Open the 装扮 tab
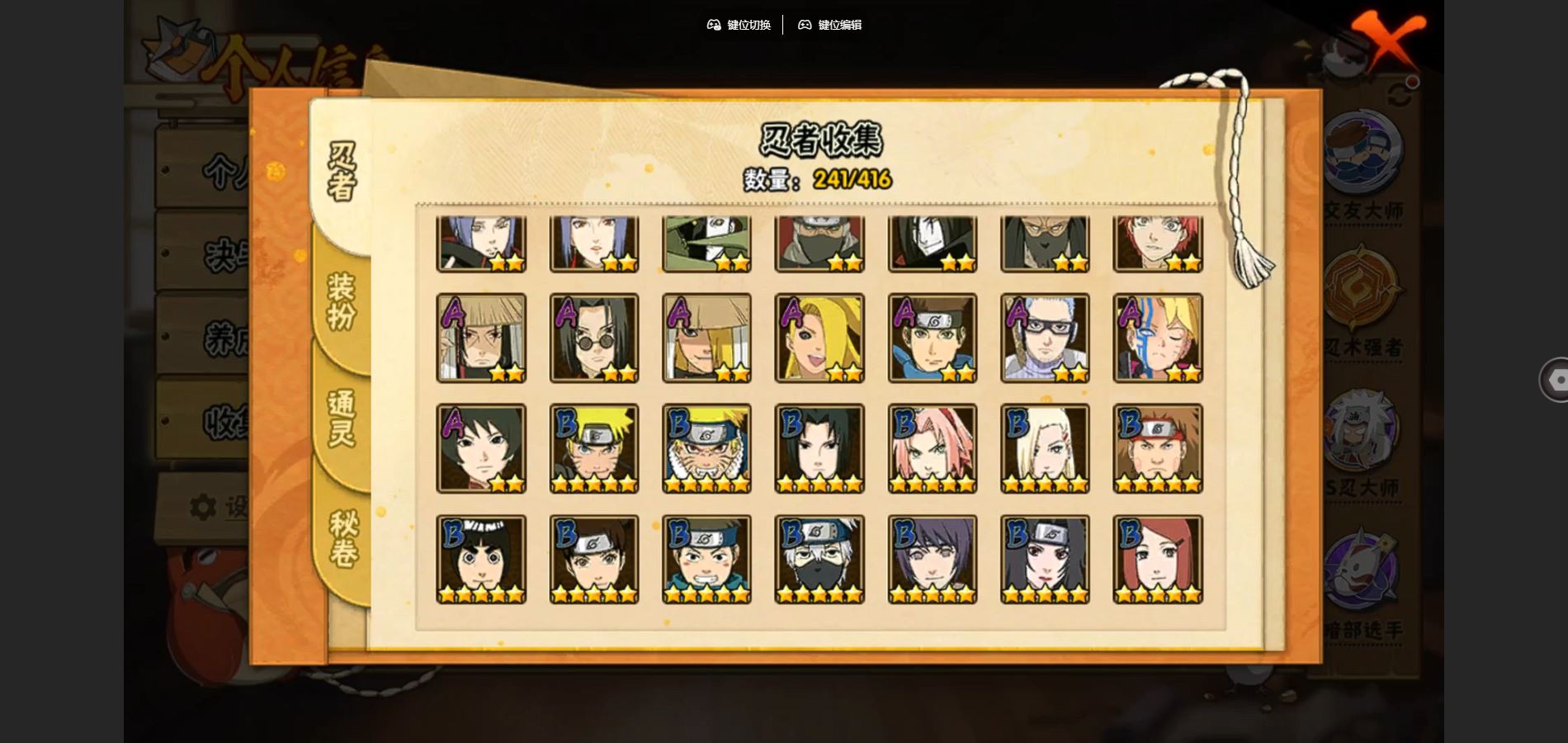 pos(341,301)
